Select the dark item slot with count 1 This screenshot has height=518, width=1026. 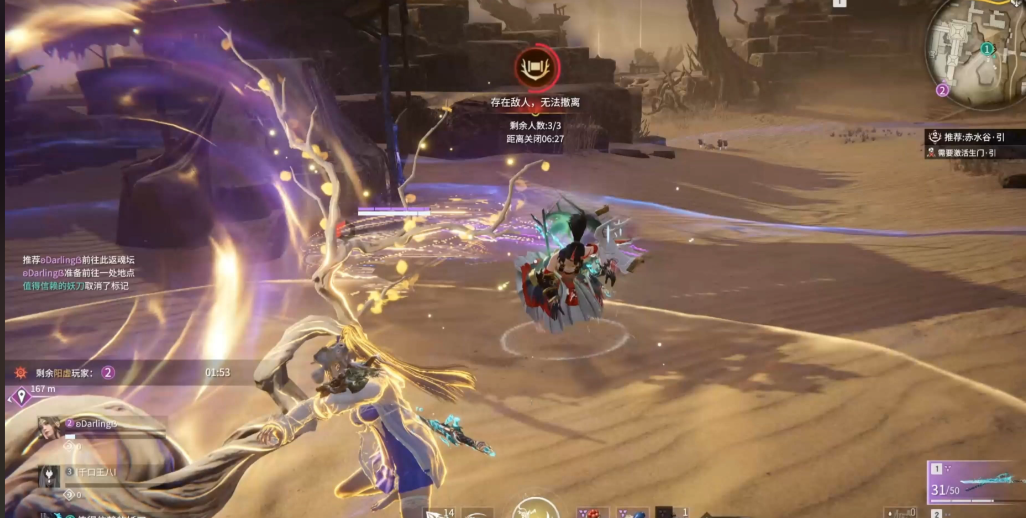click(x=665, y=512)
